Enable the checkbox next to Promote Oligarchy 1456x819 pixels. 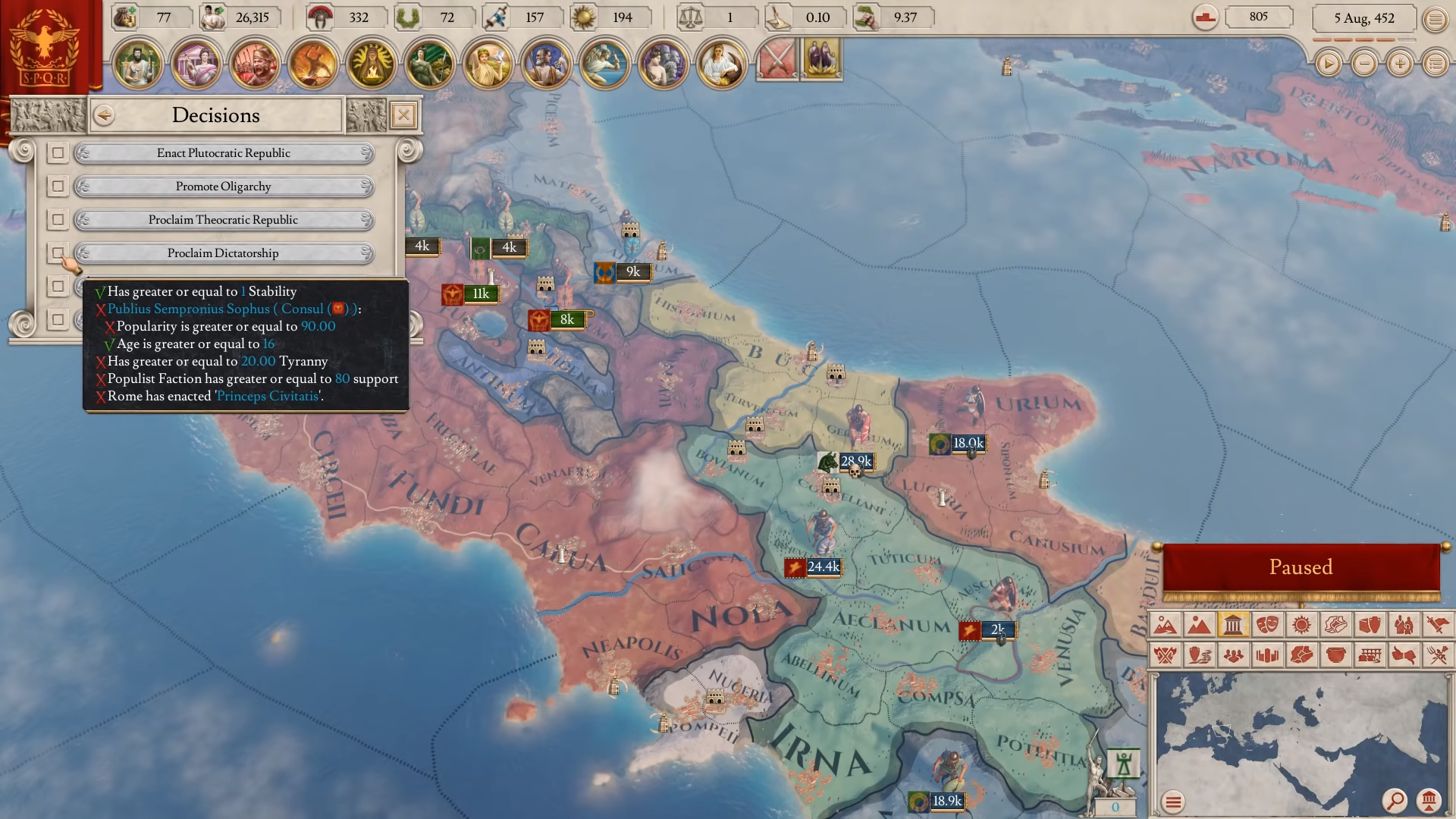pos(58,187)
